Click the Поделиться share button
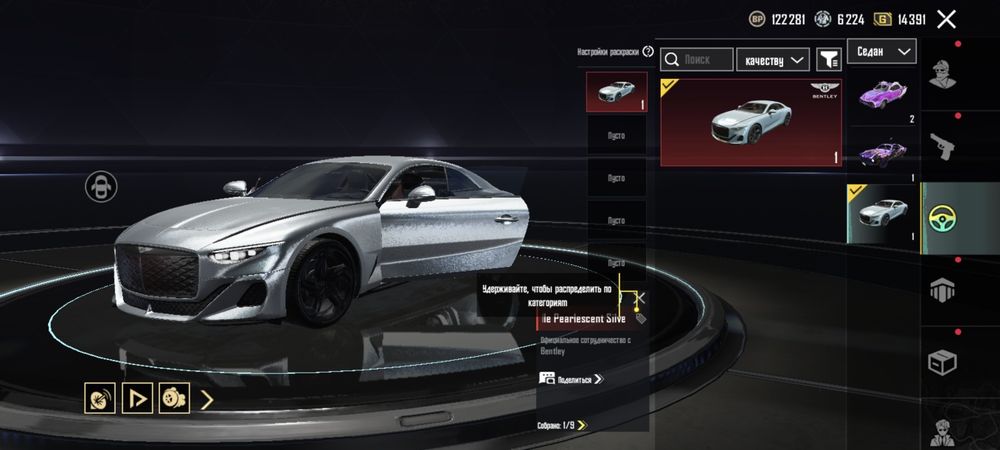The image size is (1000, 450). coord(572,379)
